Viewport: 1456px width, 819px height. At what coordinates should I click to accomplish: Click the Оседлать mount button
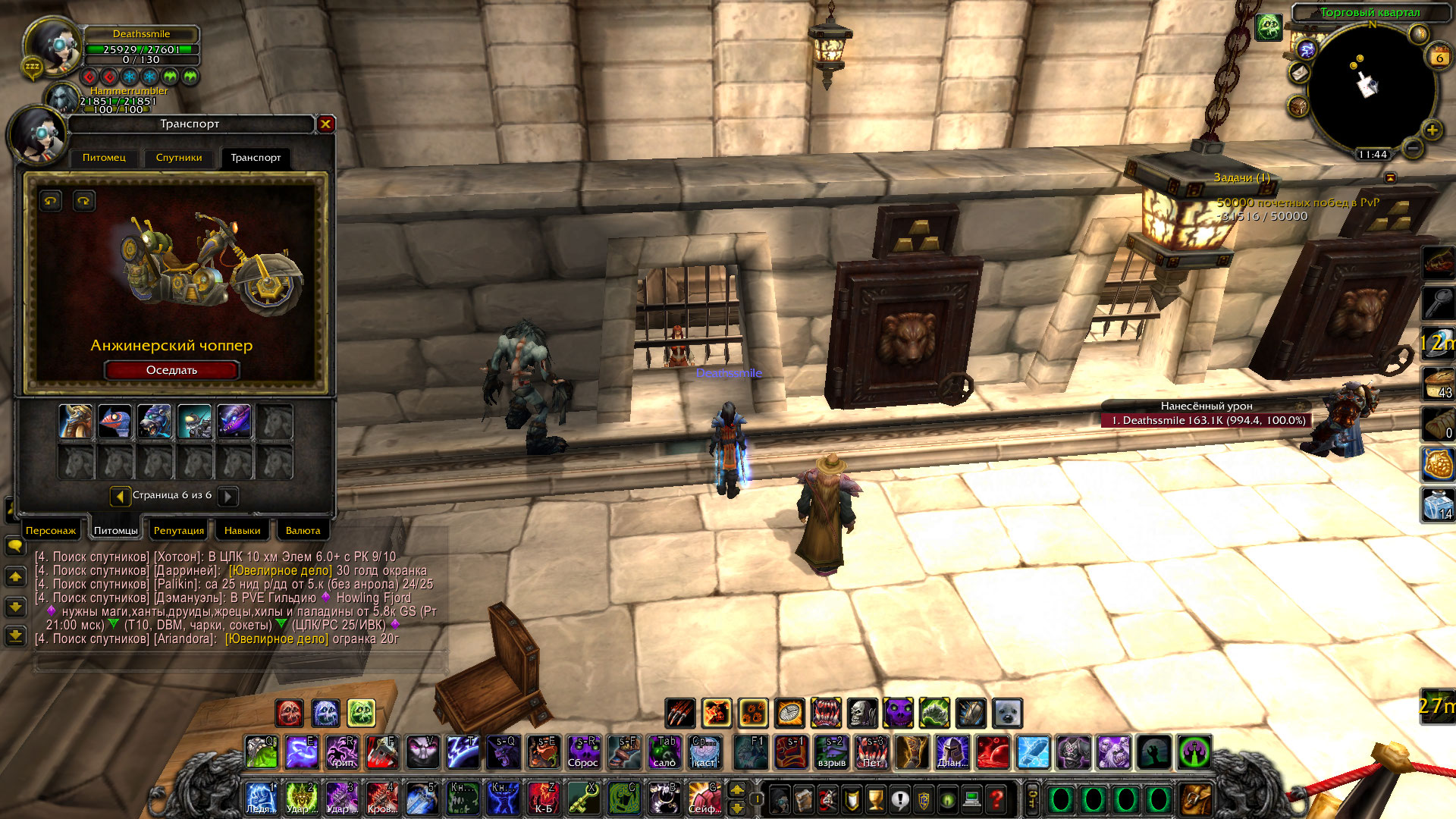(171, 370)
